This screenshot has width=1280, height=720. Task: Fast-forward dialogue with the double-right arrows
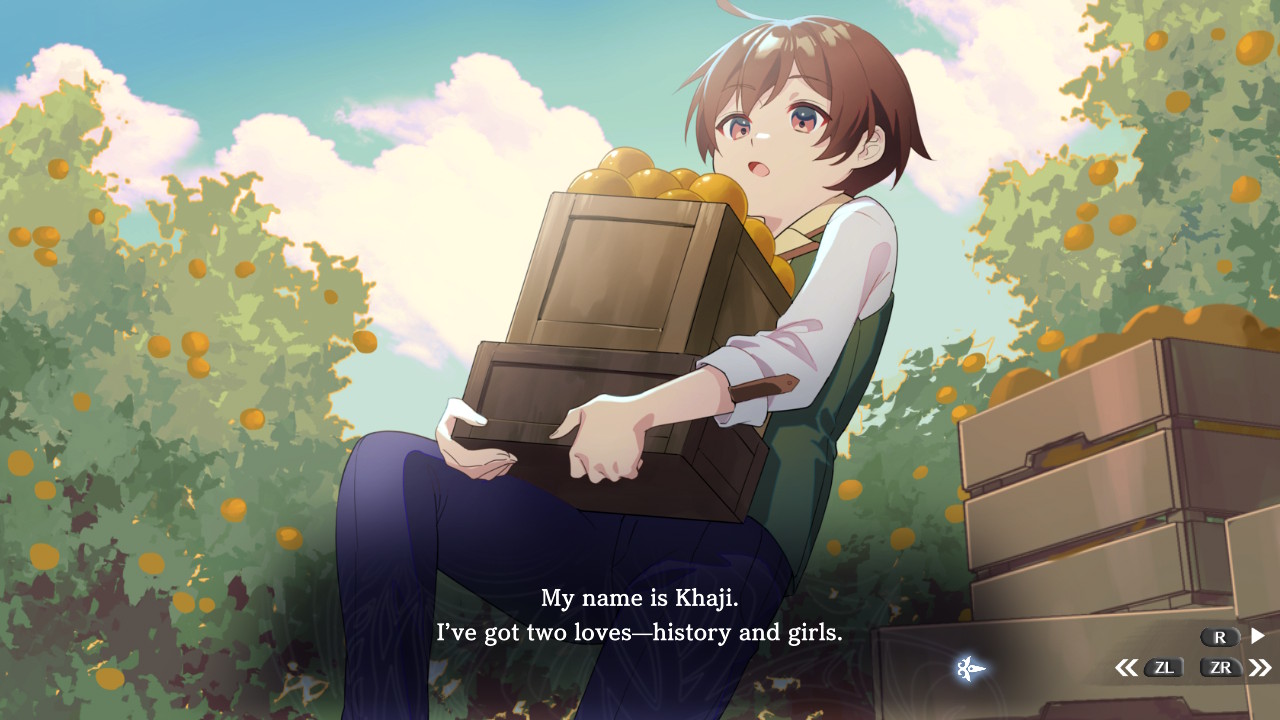1260,668
